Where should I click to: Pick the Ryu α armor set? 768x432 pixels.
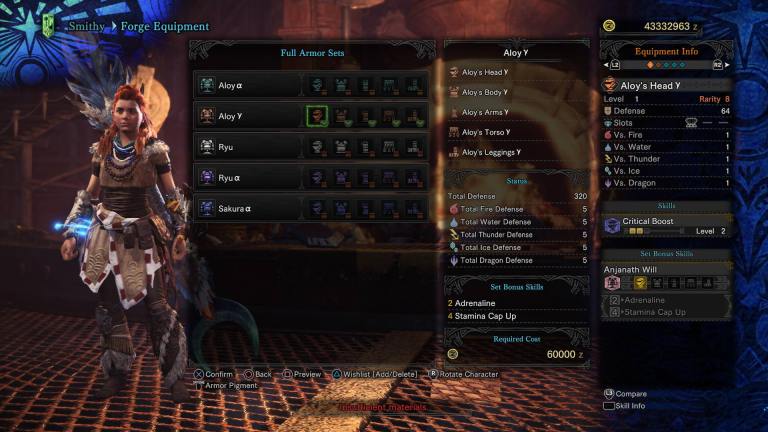click(x=248, y=177)
